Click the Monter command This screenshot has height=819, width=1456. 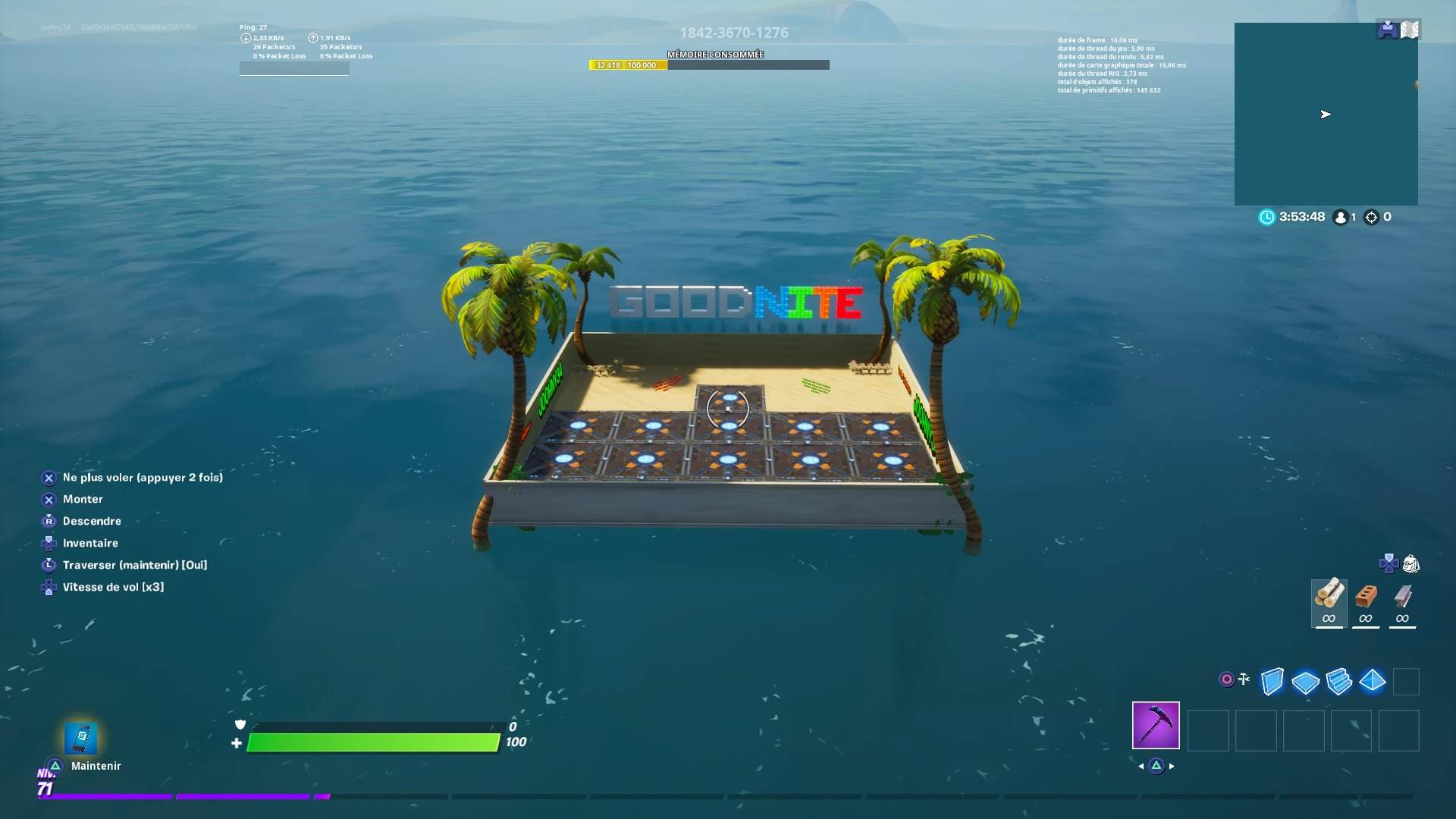coord(83,499)
